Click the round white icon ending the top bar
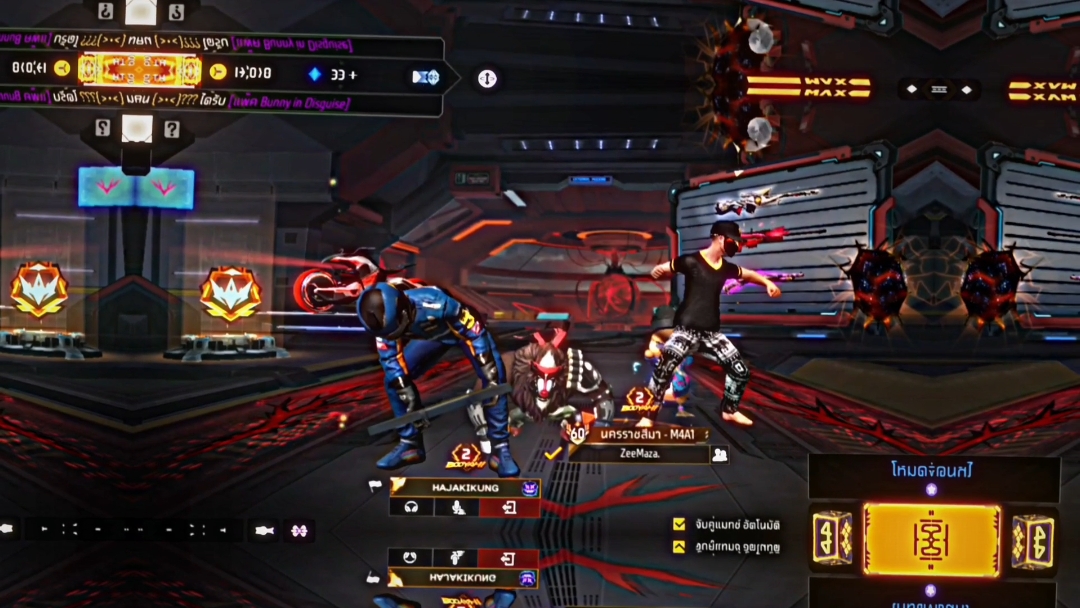 click(487, 78)
